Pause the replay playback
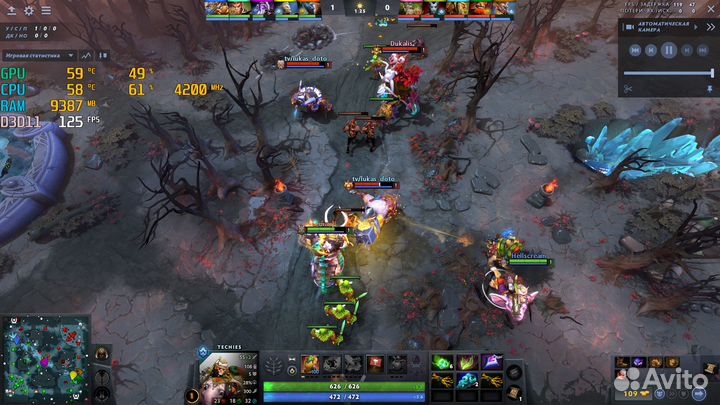The image size is (720, 405). coord(669,49)
